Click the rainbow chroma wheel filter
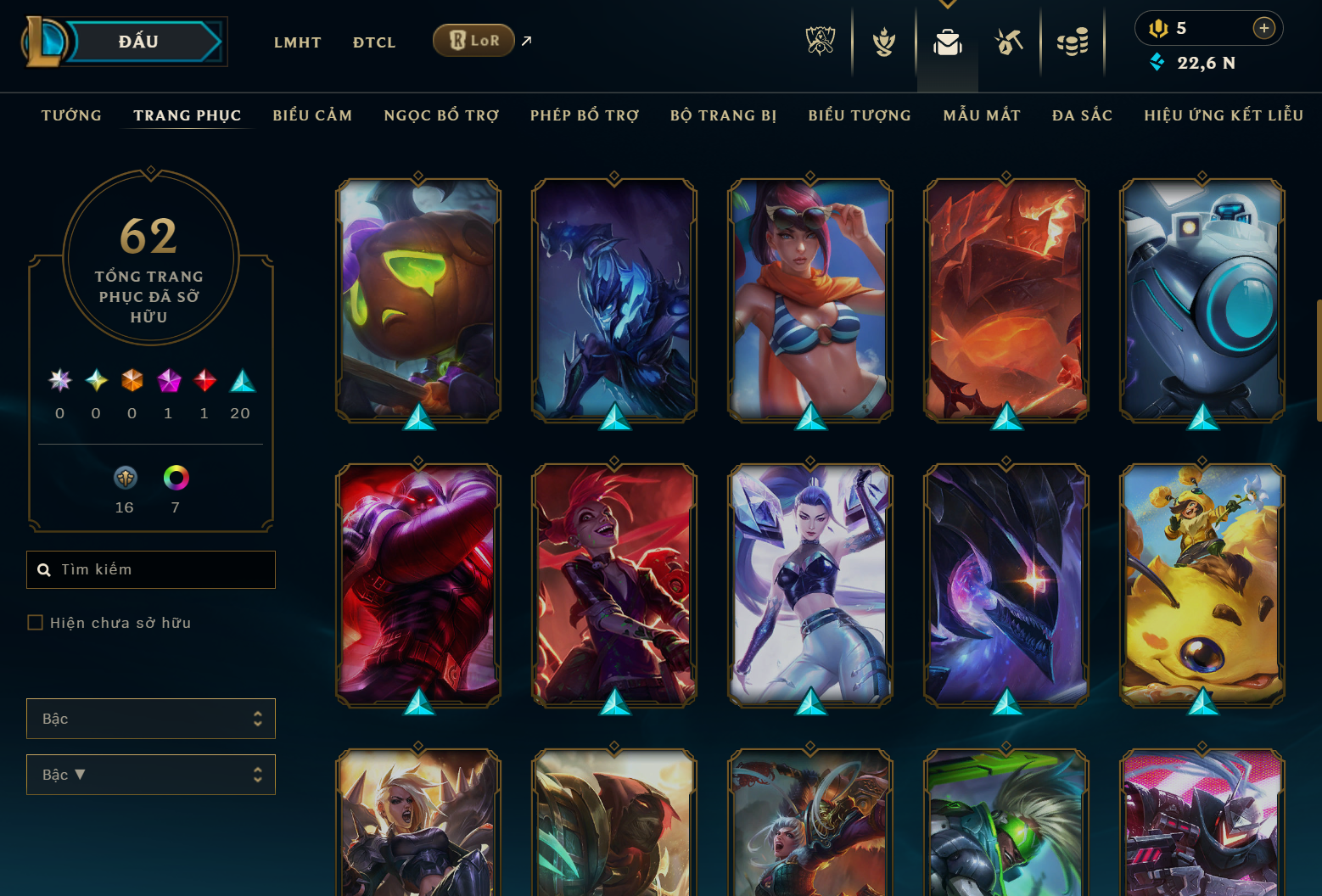Screen dimensions: 1322x896 click(176, 478)
